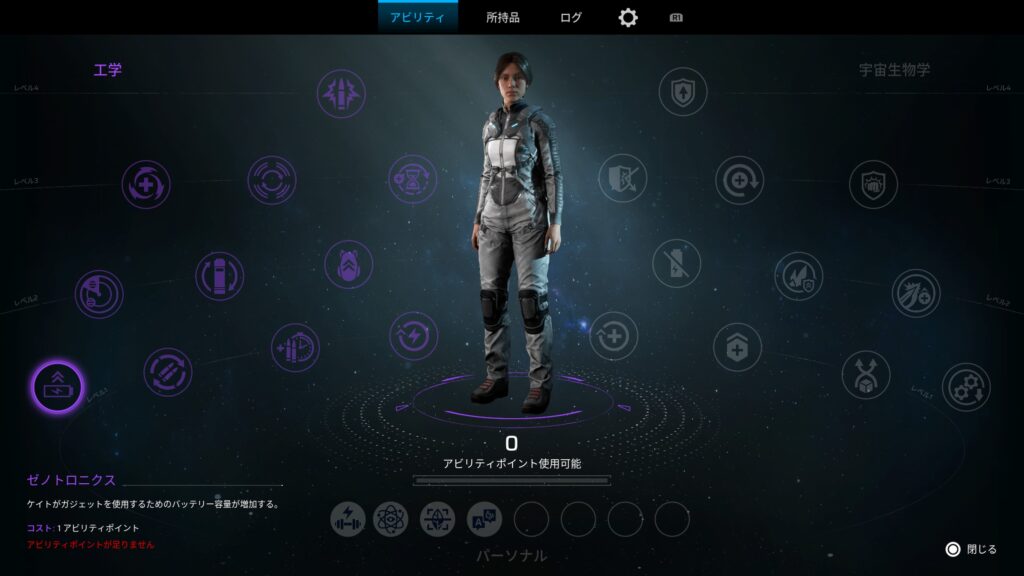Select the hexagon plus chevron ability

tap(737, 347)
